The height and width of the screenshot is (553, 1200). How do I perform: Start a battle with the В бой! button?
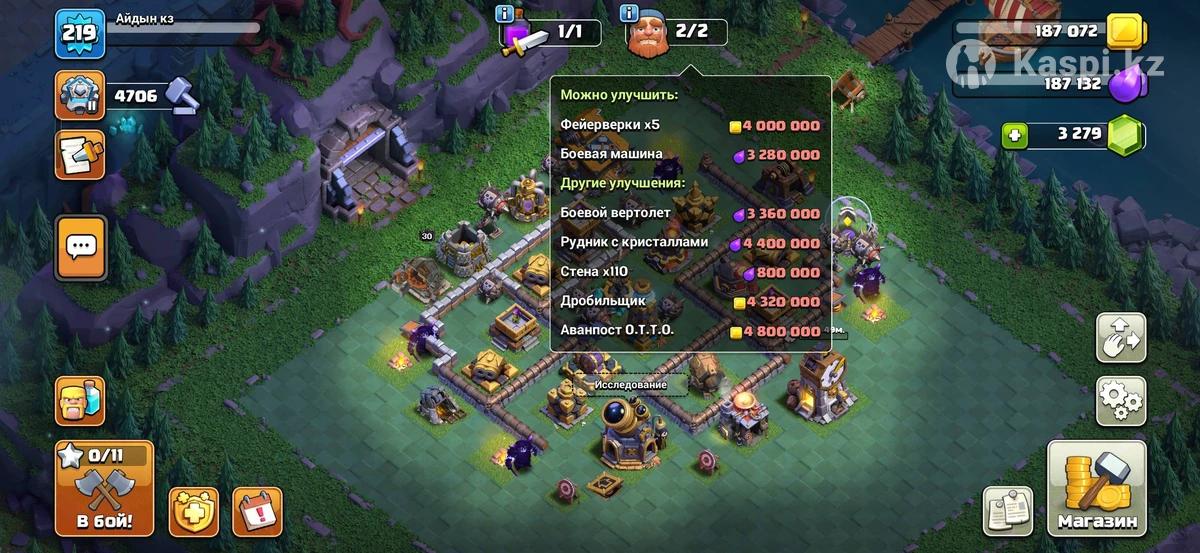(104, 488)
